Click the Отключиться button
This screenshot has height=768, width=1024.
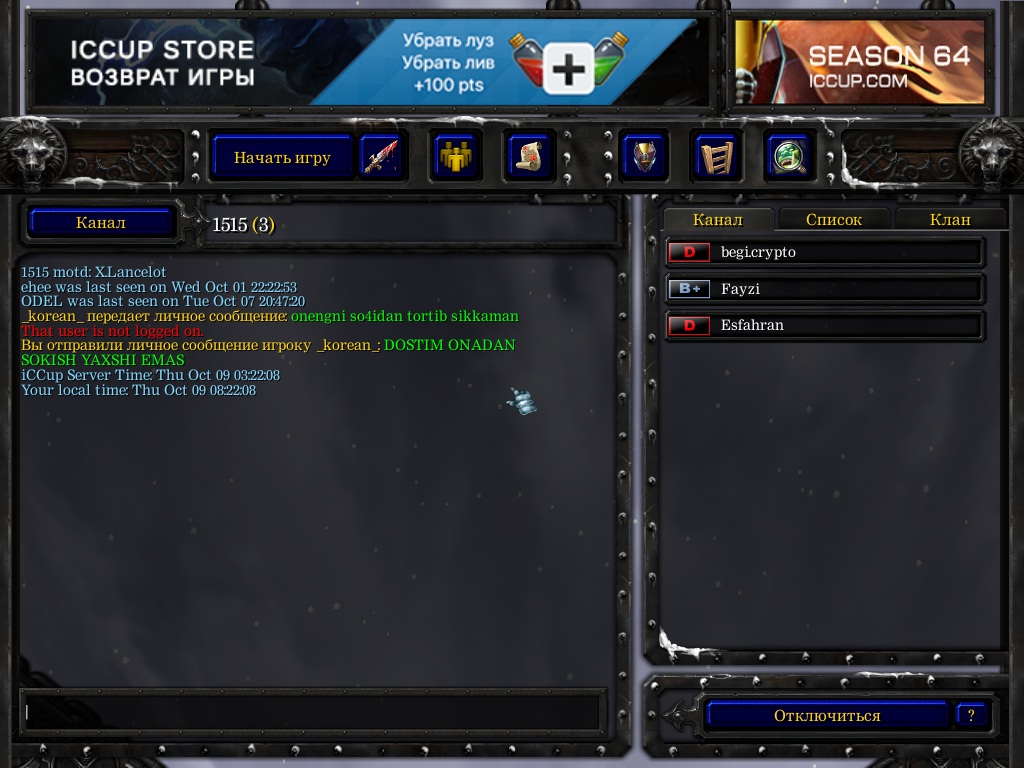[x=826, y=716]
